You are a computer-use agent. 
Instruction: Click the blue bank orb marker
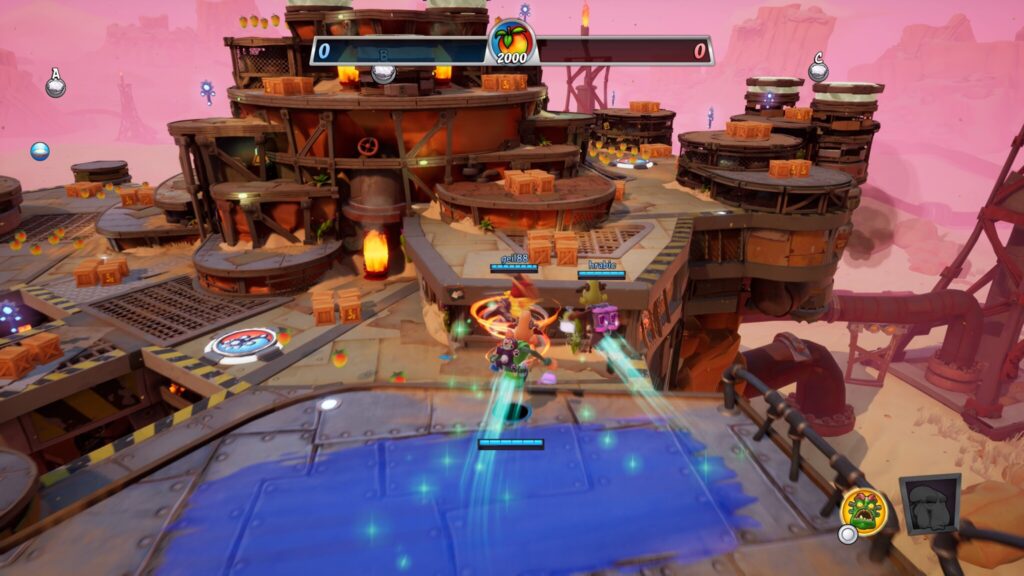pos(40,151)
